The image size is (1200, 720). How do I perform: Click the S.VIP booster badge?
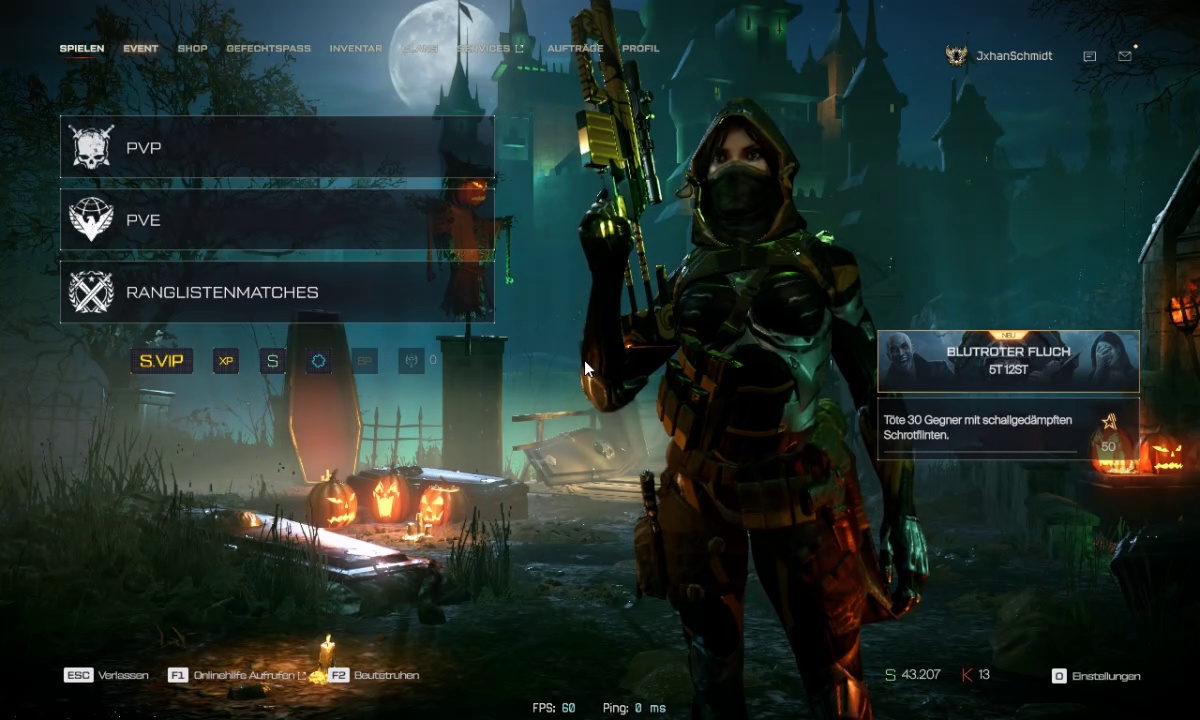point(162,360)
